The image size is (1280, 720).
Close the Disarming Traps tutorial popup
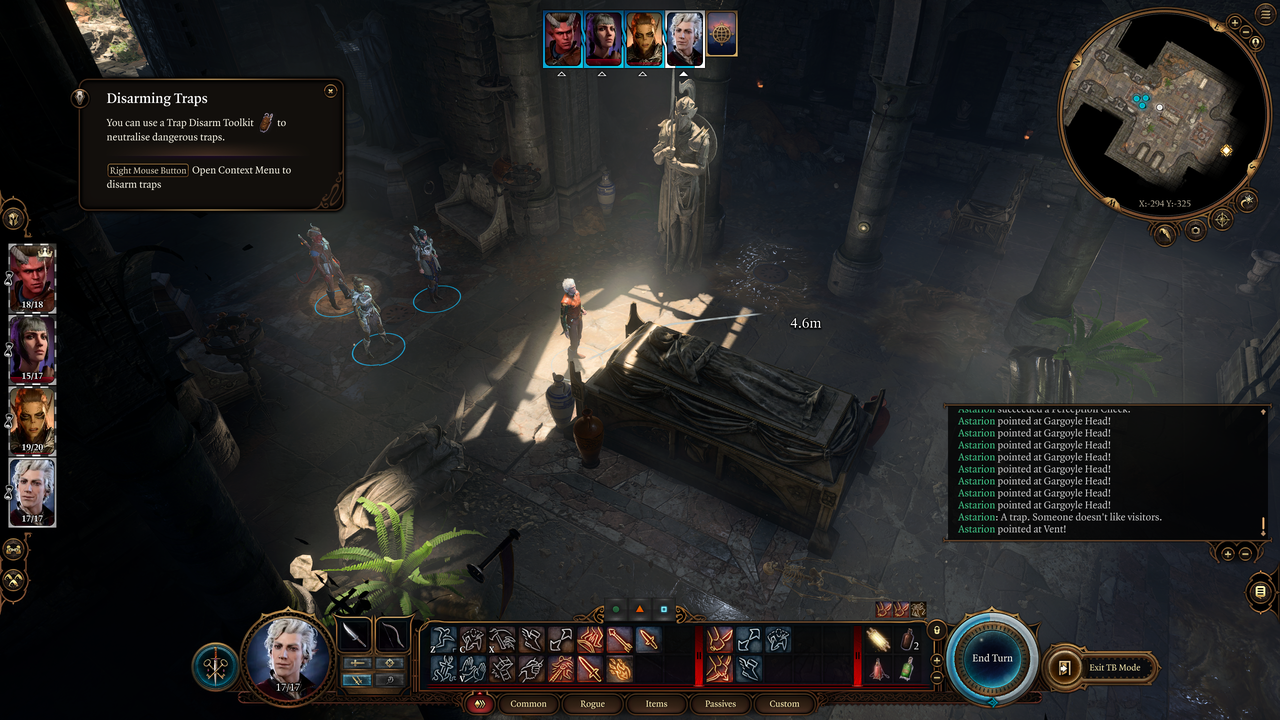(330, 91)
